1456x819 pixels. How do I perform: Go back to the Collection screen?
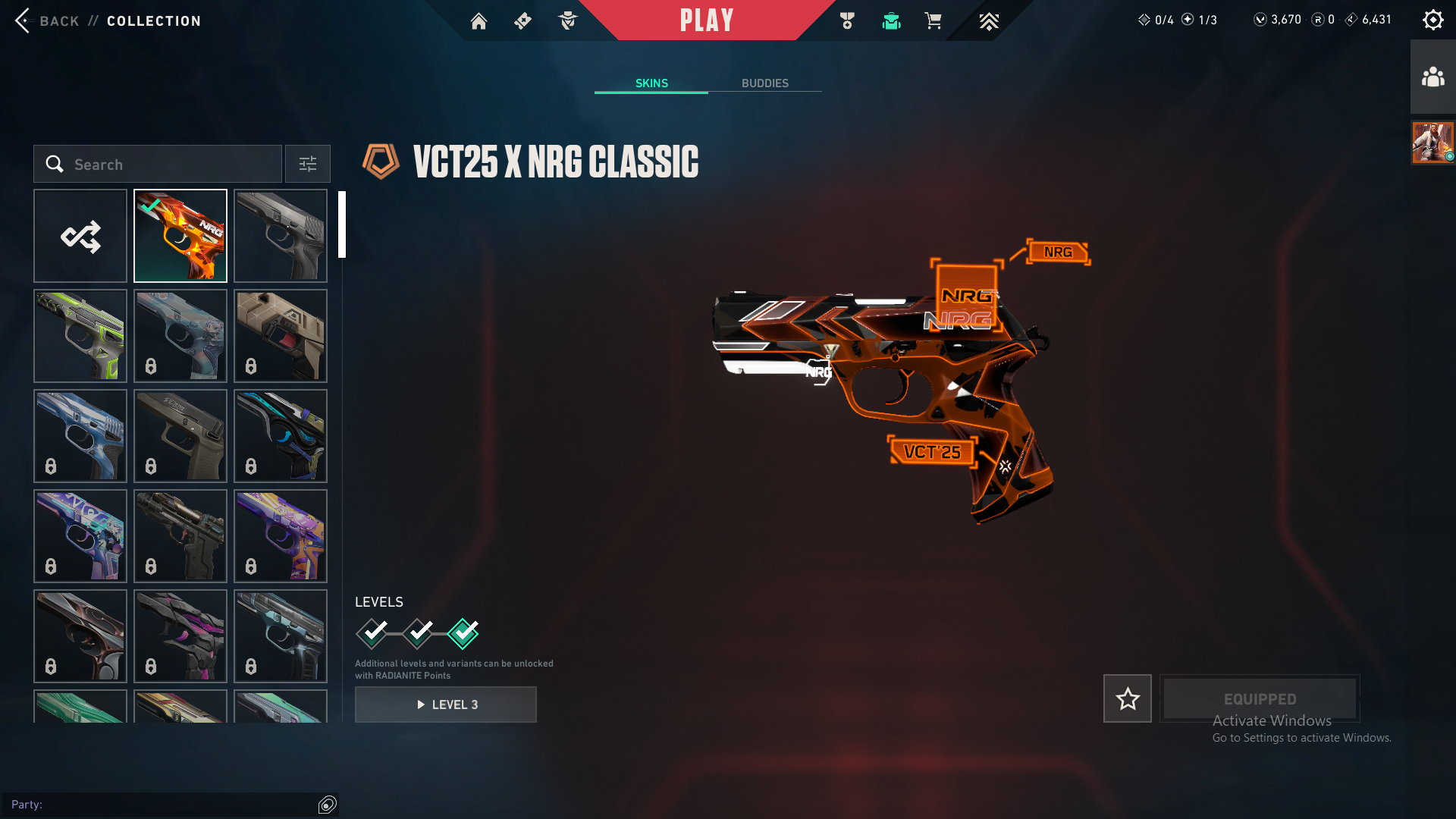tap(24, 20)
